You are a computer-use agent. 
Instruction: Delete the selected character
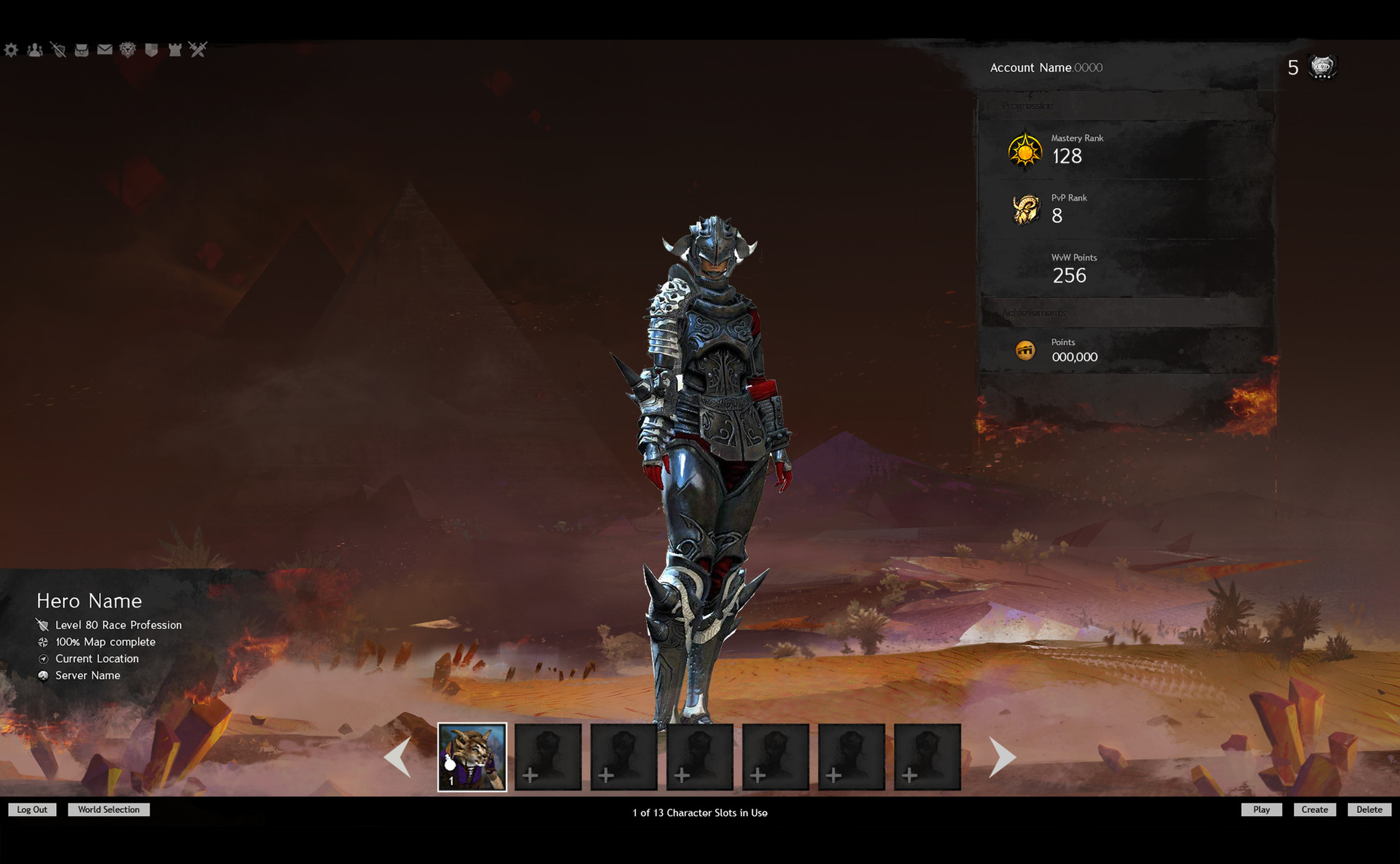pos(1369,809)
